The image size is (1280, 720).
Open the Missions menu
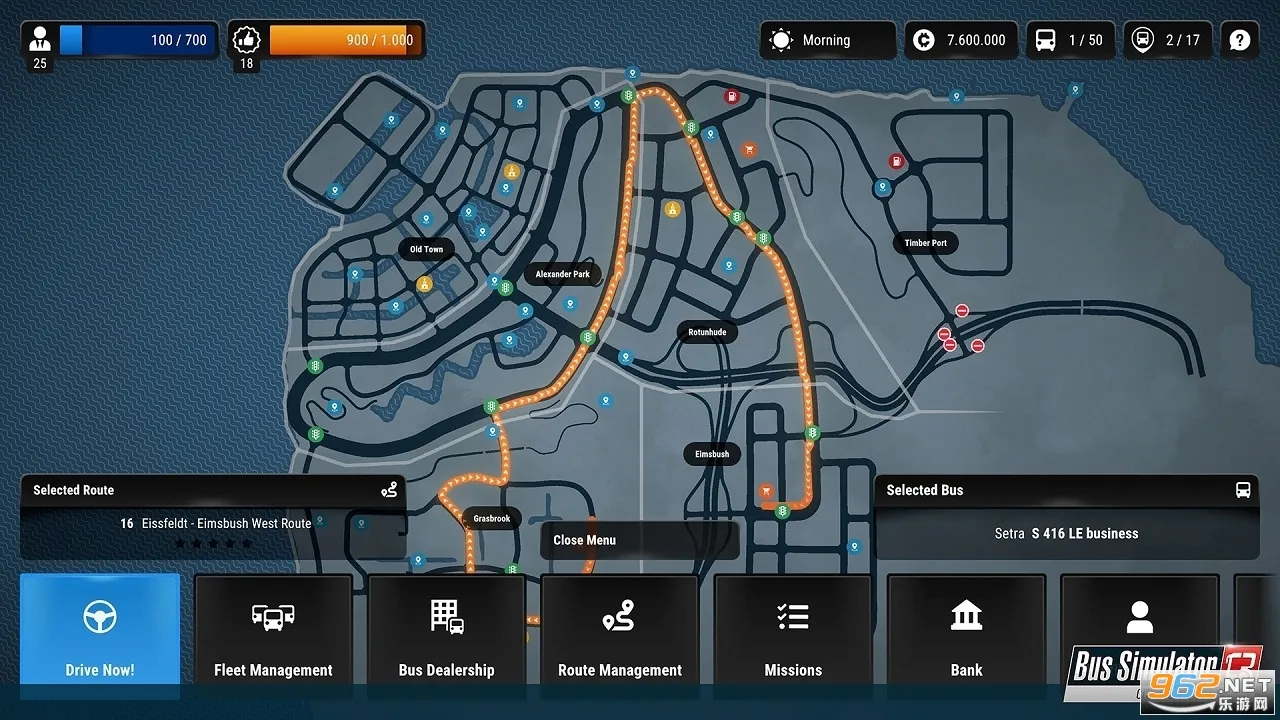793,633
